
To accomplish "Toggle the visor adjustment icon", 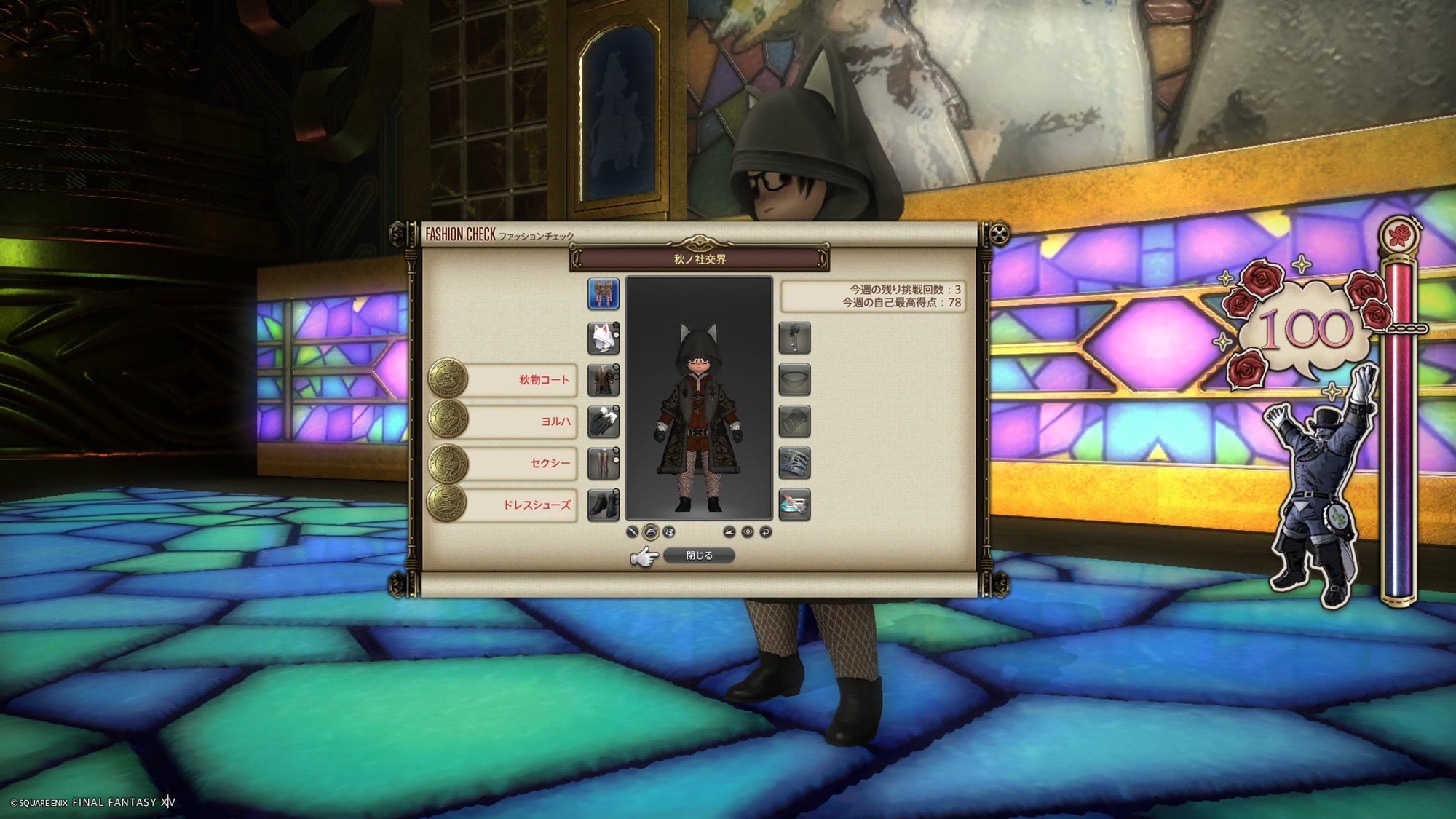I will tap(669, 532).
